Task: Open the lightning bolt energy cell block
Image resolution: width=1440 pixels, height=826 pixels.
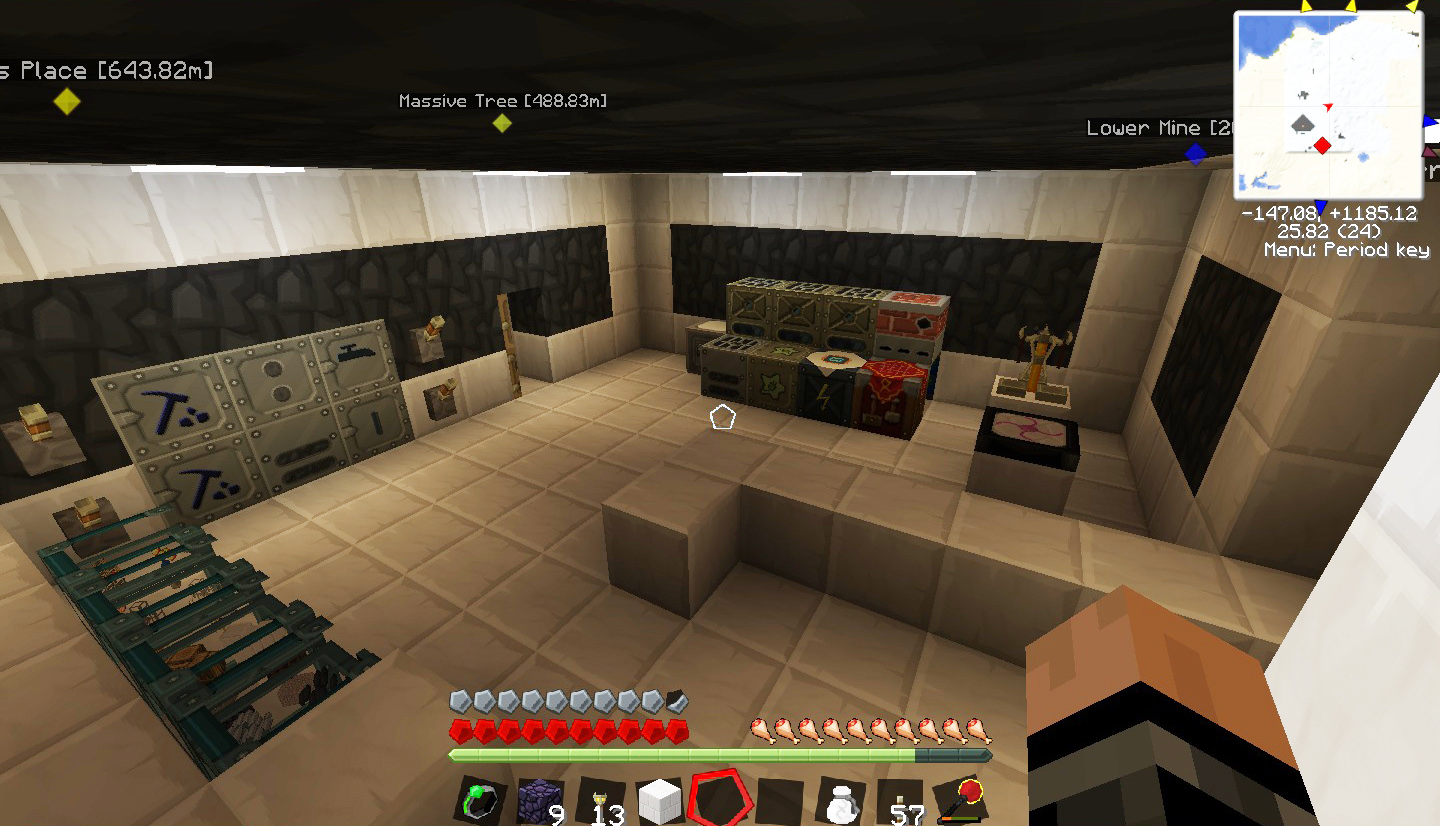Action: click(x=824, y=394)
